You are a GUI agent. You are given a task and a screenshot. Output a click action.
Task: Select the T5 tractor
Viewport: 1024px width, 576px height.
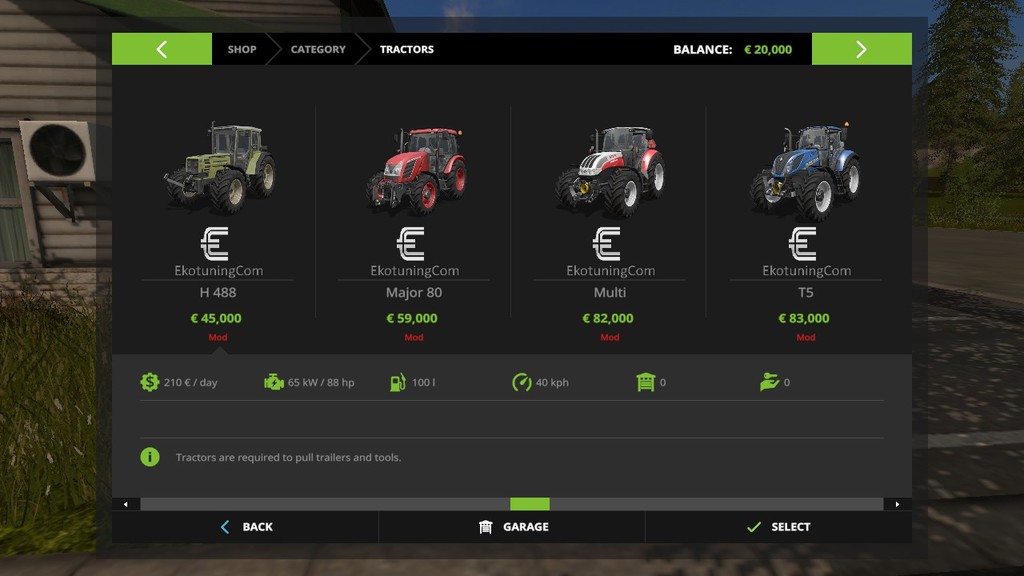pyautogui.click(x=805, y=170)
